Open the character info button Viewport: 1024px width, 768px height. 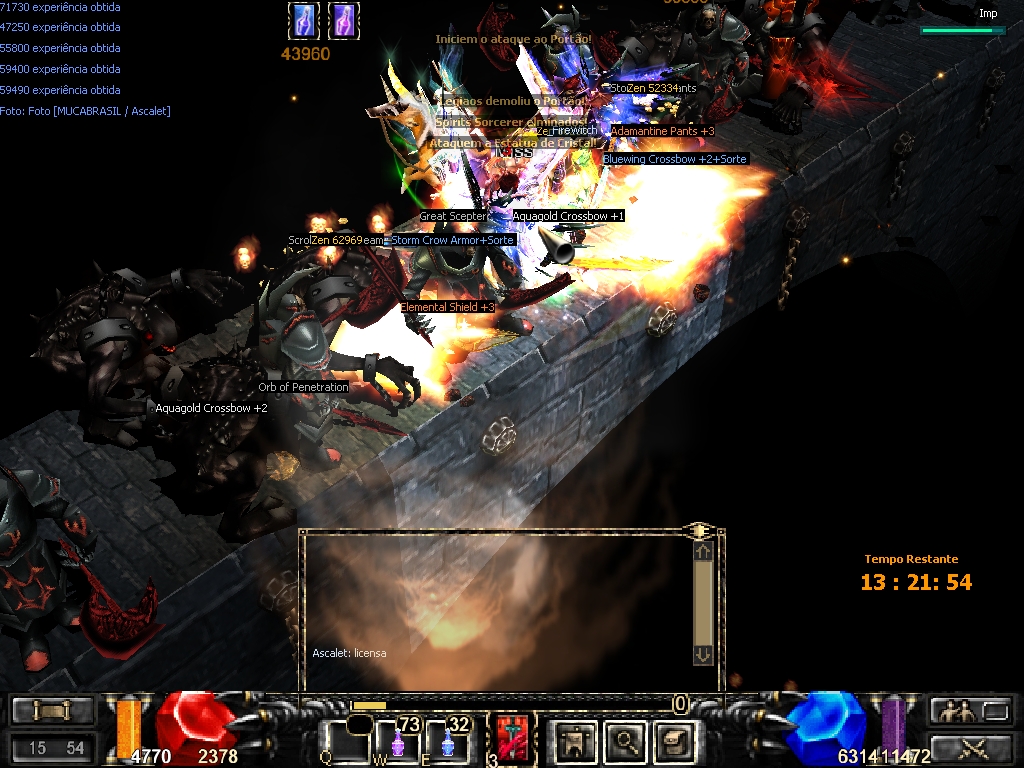pos(576,741)
